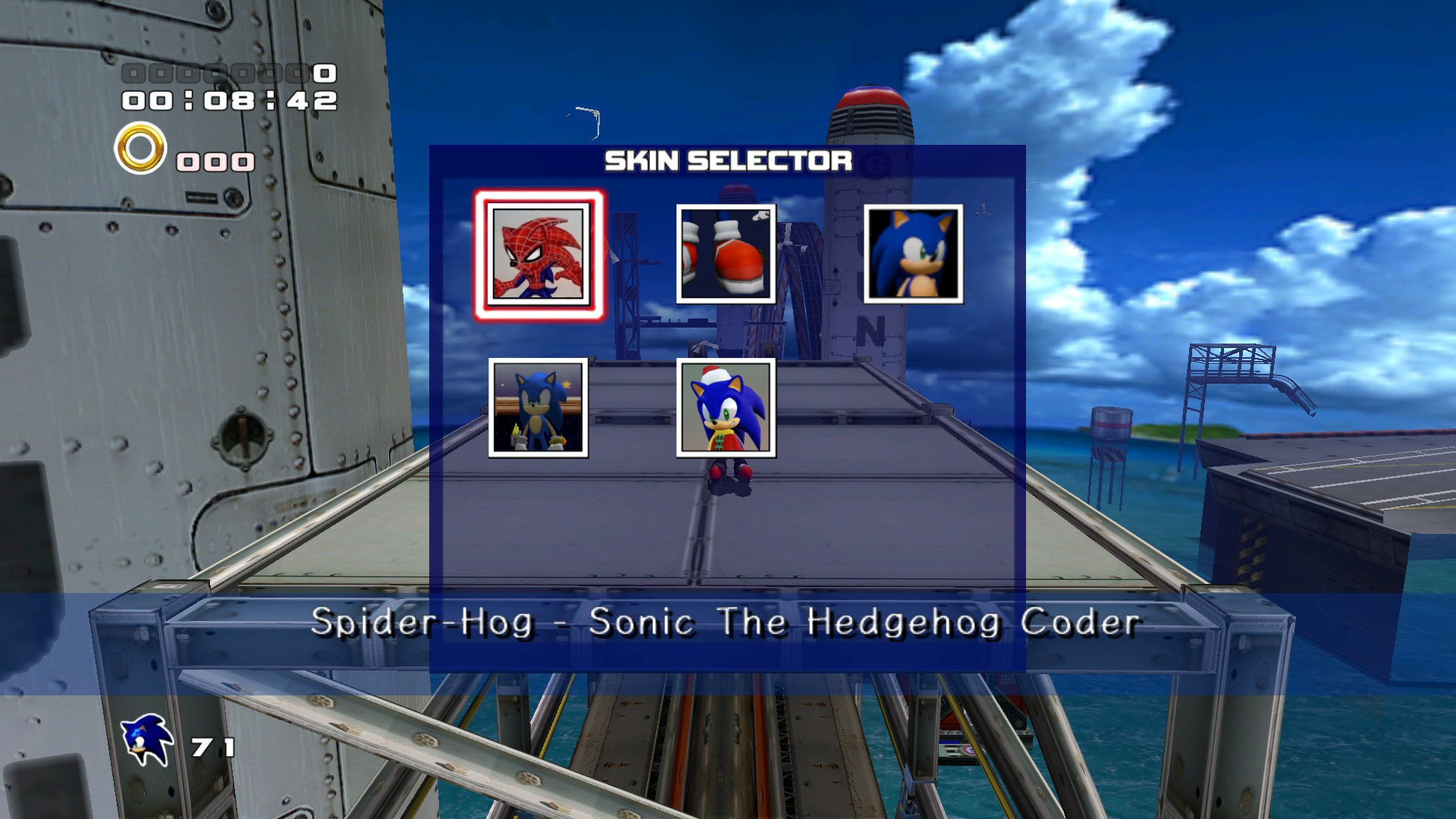Click the golden ring counter icon

click(x=140, y=152)
